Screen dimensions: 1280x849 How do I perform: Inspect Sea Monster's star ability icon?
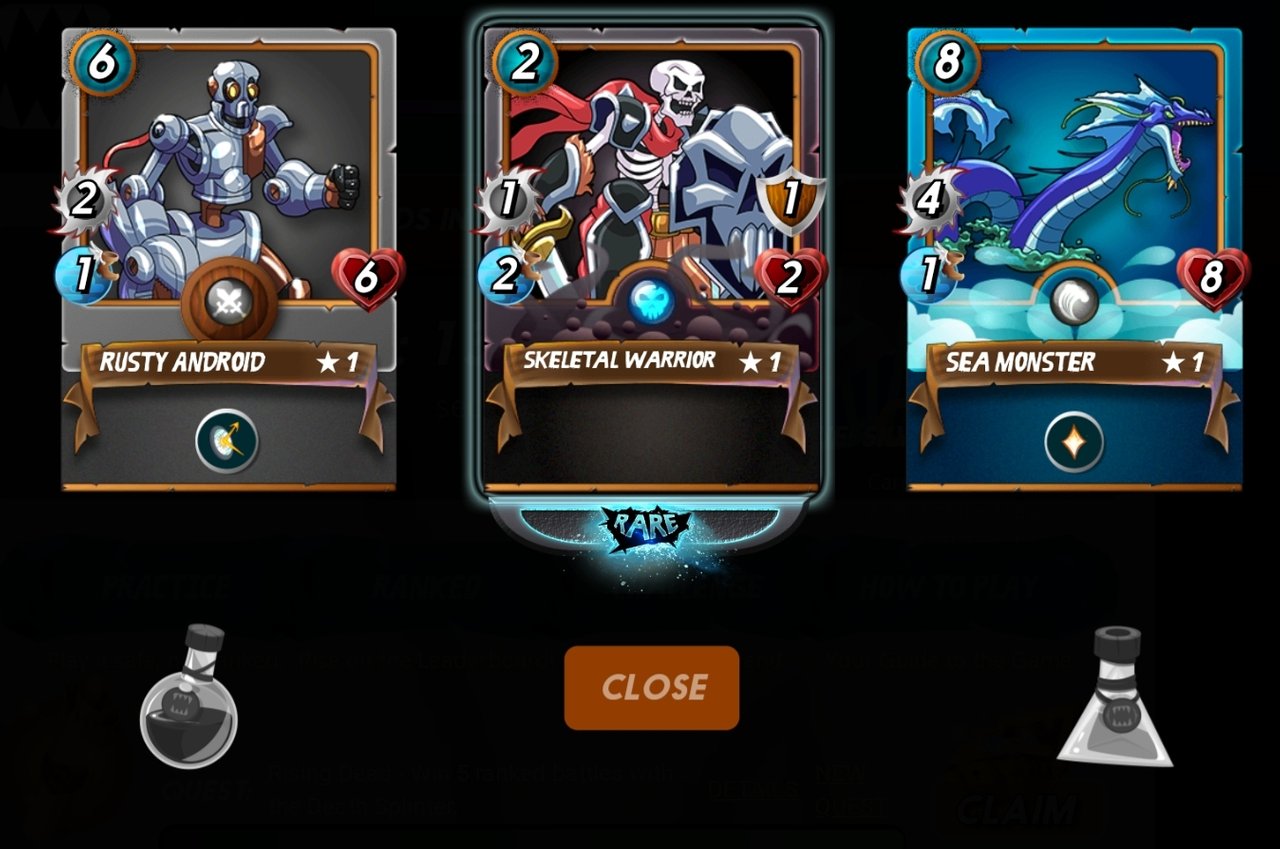[1074, 441]
